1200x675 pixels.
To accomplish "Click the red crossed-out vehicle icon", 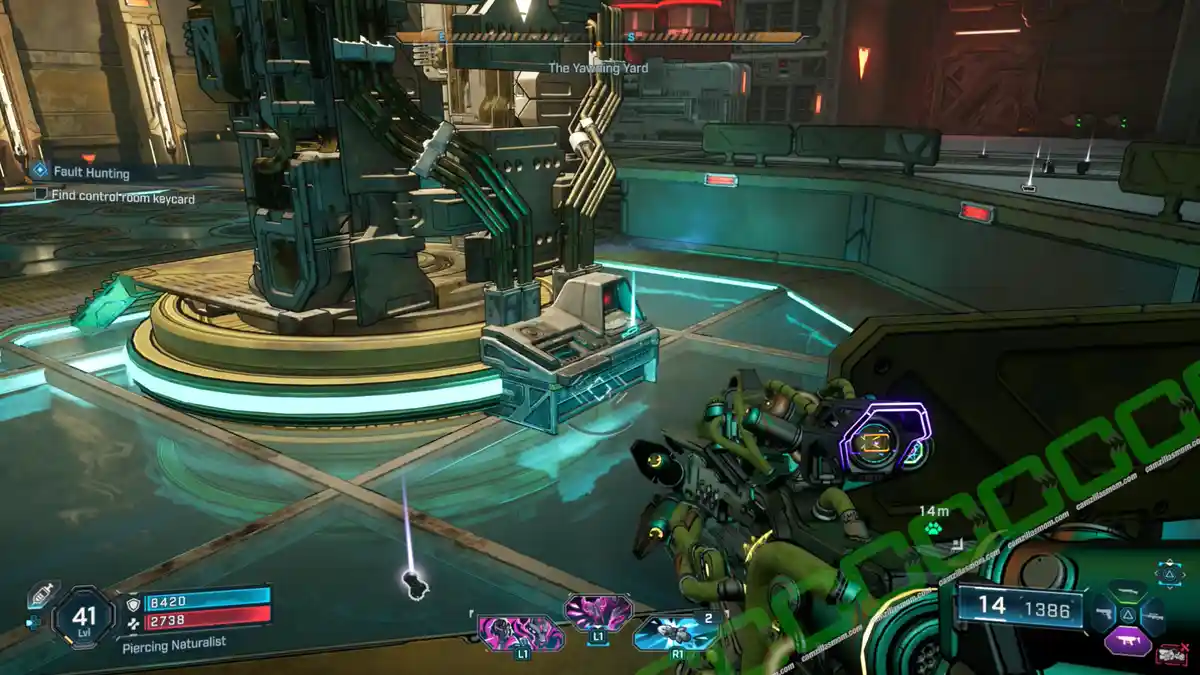I will [x=1169, y=655].
